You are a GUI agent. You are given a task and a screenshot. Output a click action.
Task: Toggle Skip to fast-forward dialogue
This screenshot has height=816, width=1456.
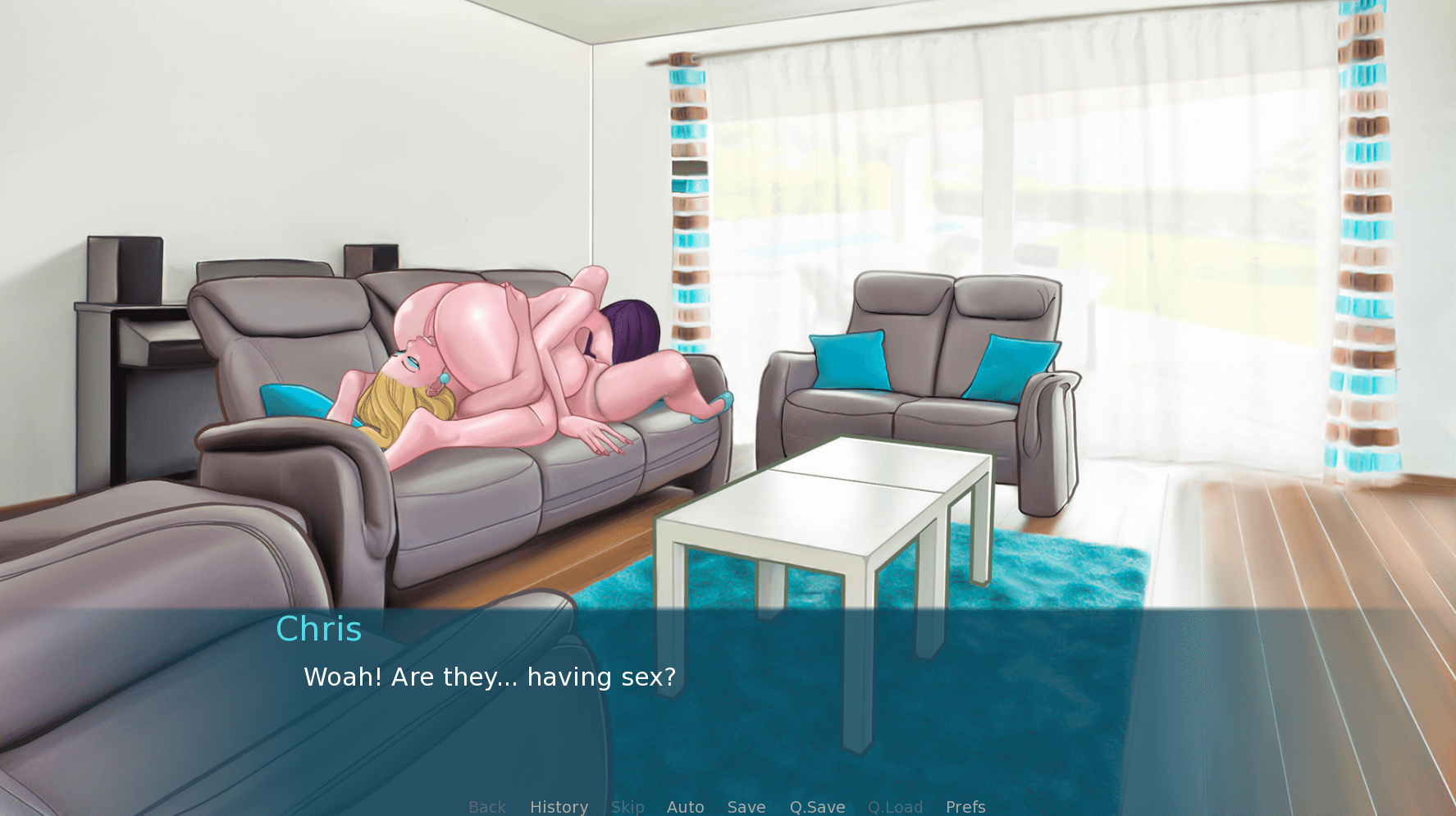(x=628, y=807)
